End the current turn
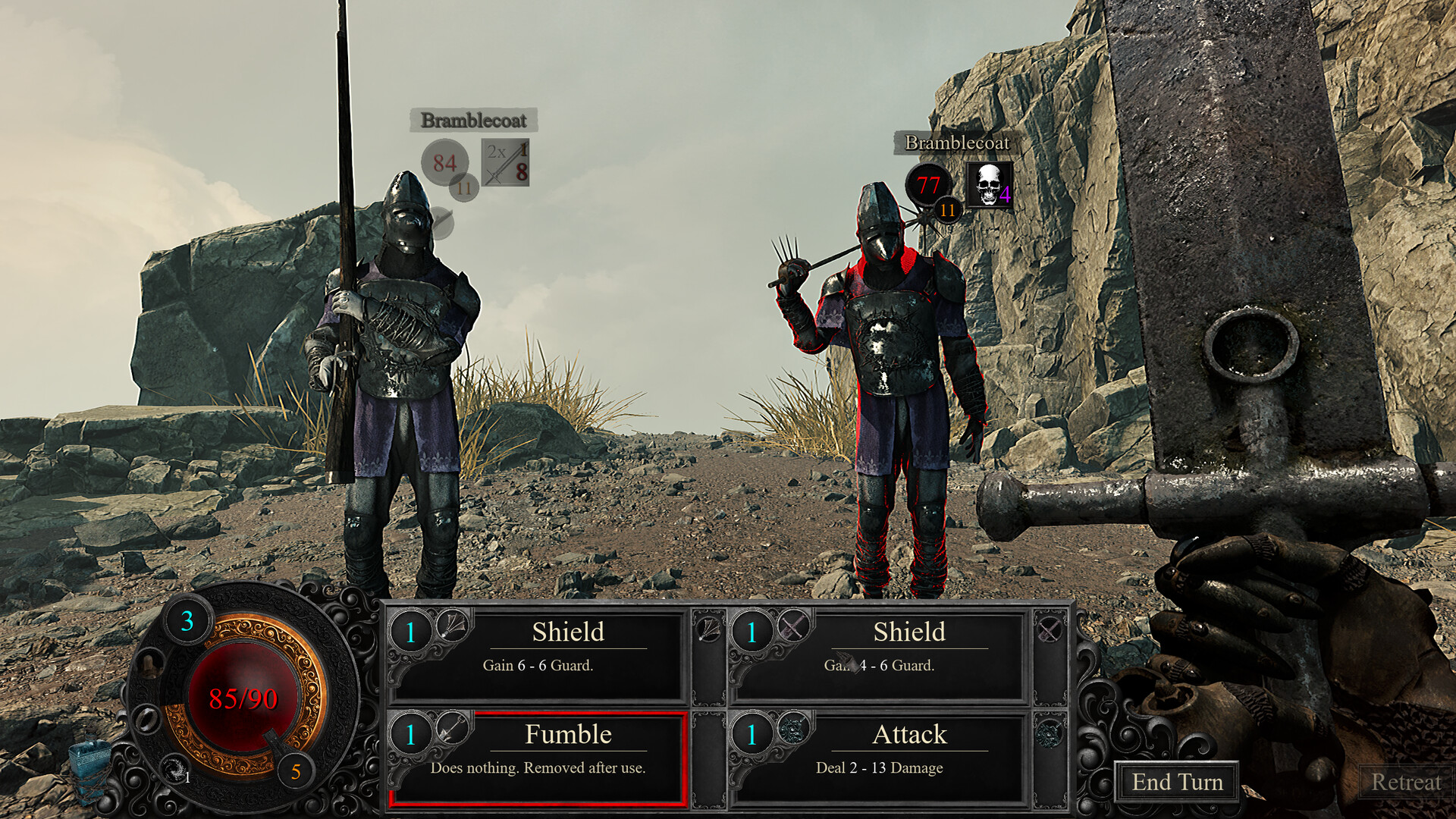This screenshot has width=1456, height=819. click(x=1176, y=782)
